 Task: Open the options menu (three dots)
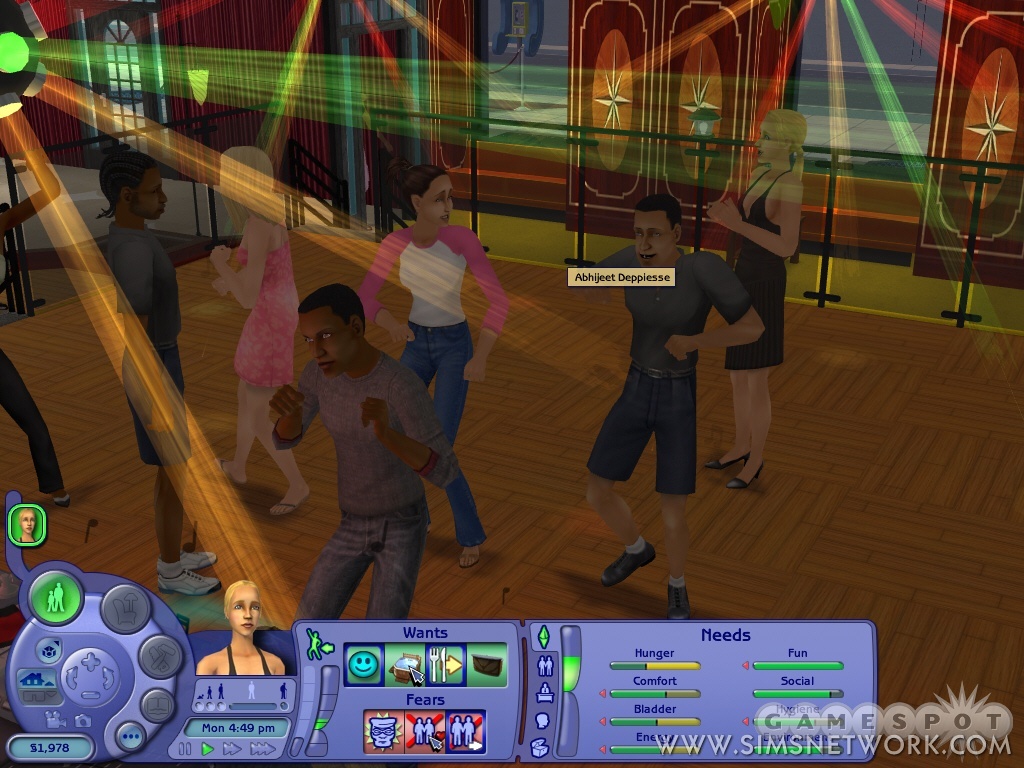(x=130, y=737)
